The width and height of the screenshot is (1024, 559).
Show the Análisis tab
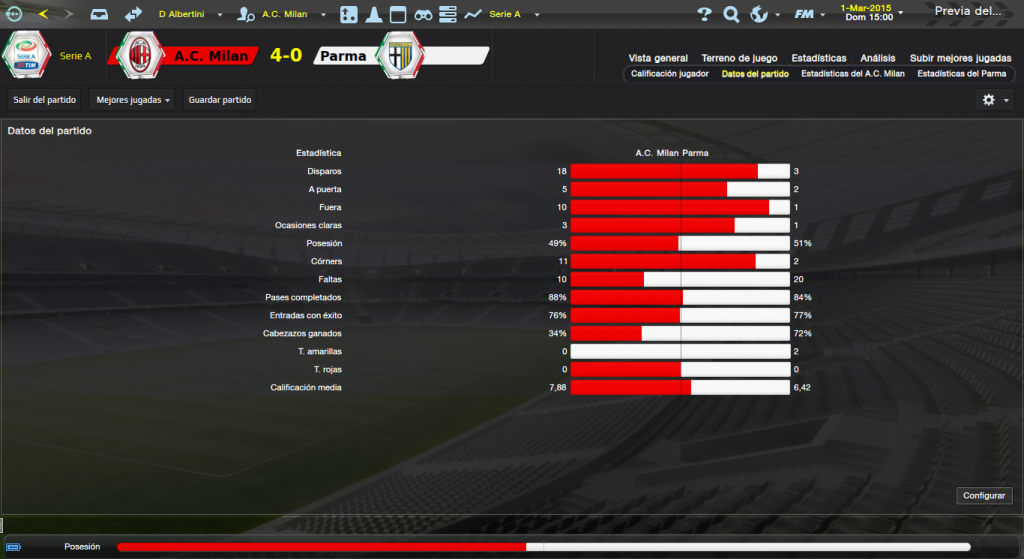878,58
